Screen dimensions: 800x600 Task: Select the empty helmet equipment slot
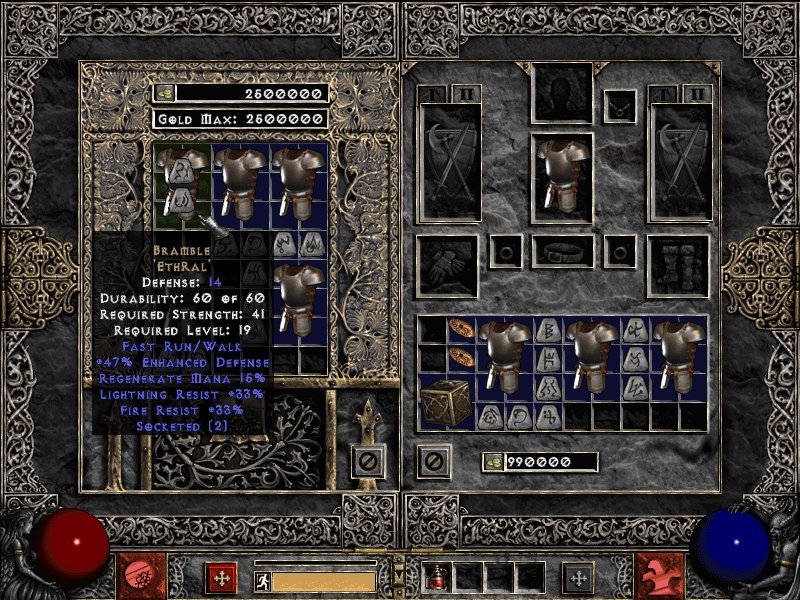[562, 94]
